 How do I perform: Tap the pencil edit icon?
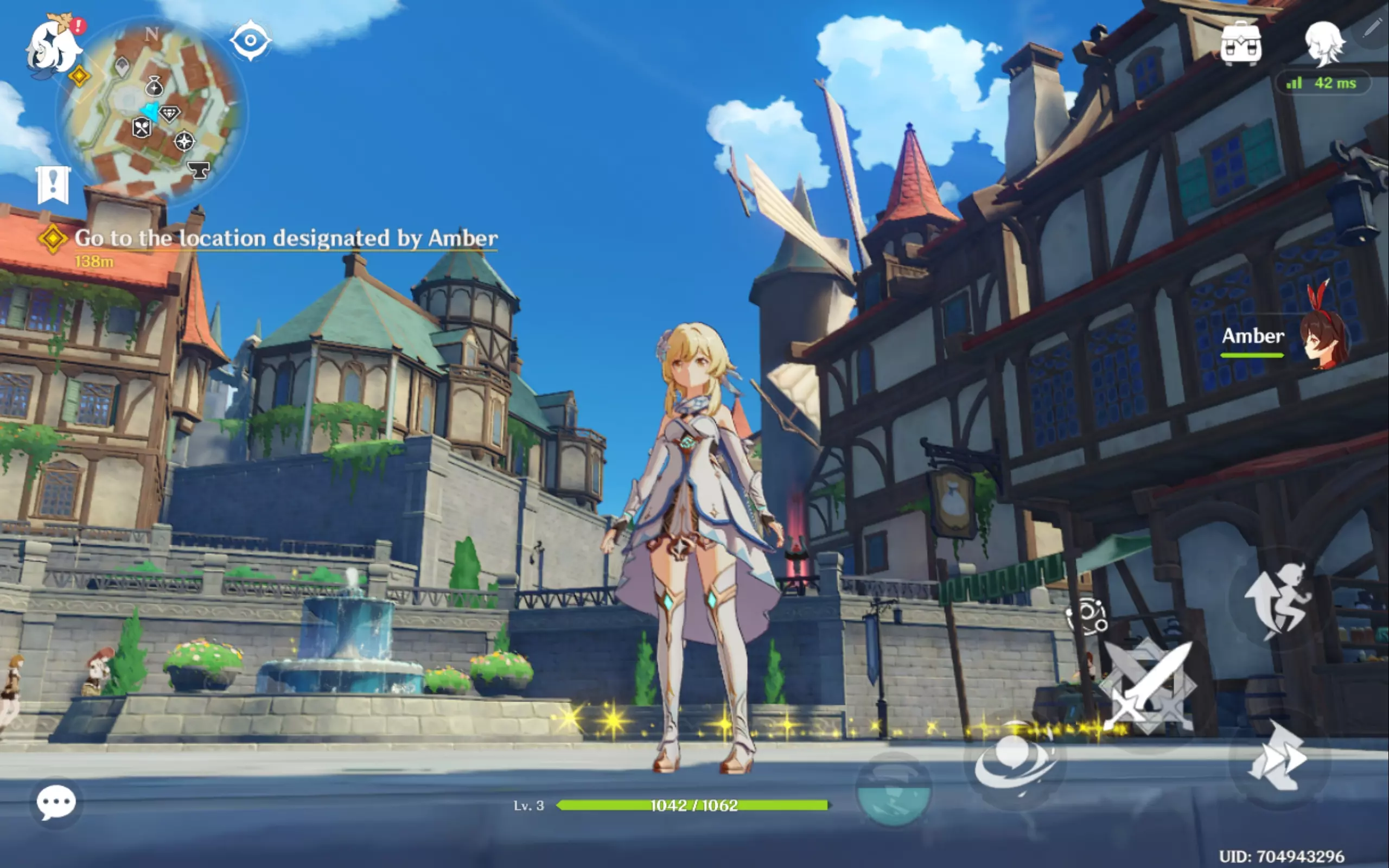click(1371, 28)
